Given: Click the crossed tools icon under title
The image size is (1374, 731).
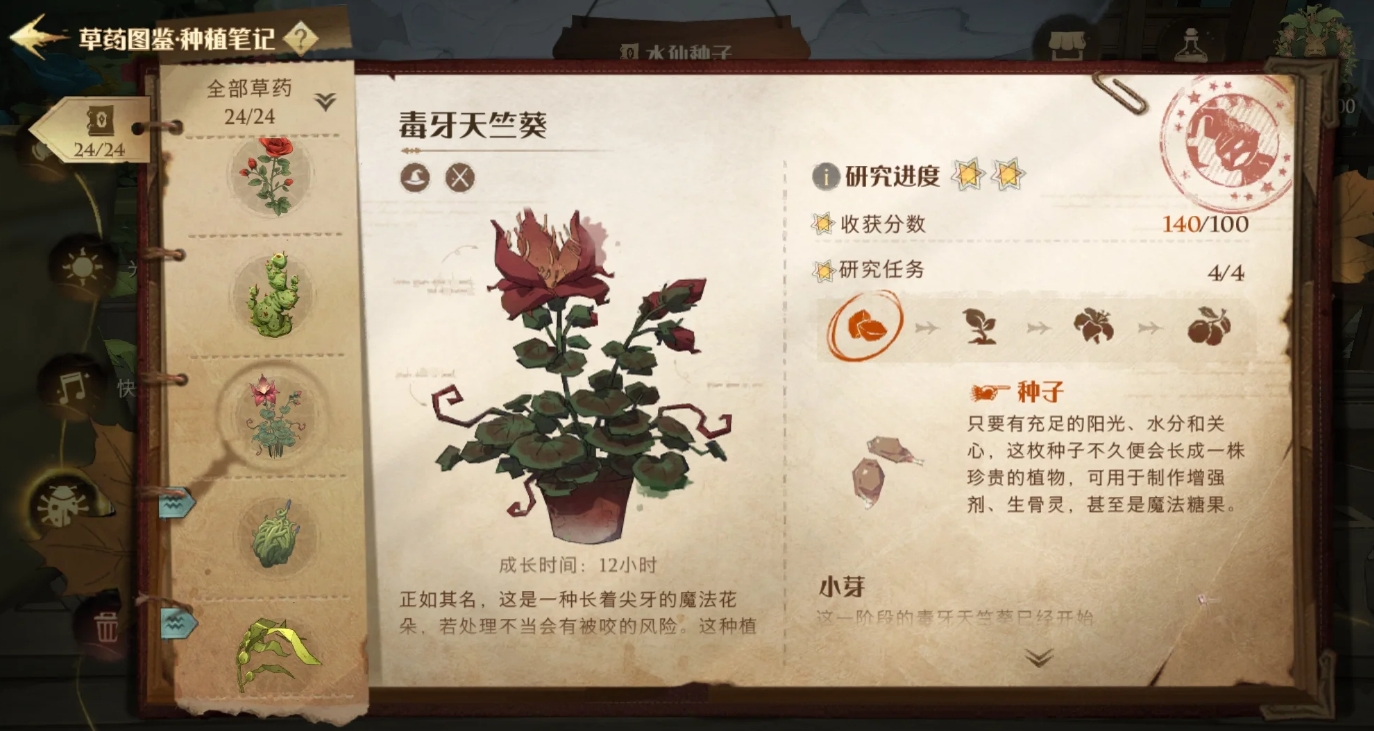Looking at the screenshot, I should coord(459,178).
